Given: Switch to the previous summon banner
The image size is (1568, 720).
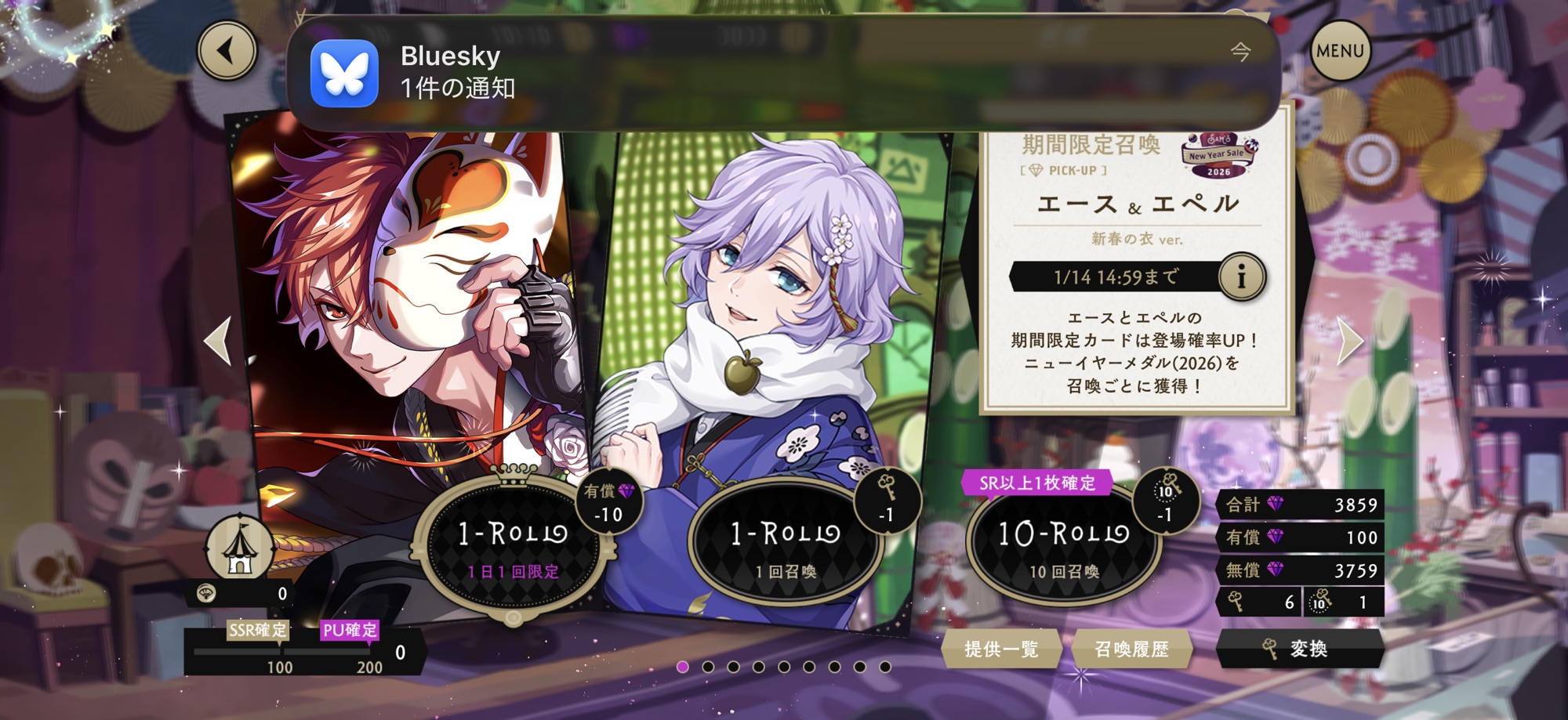Looking at the screenshot, I should (217, 341).
